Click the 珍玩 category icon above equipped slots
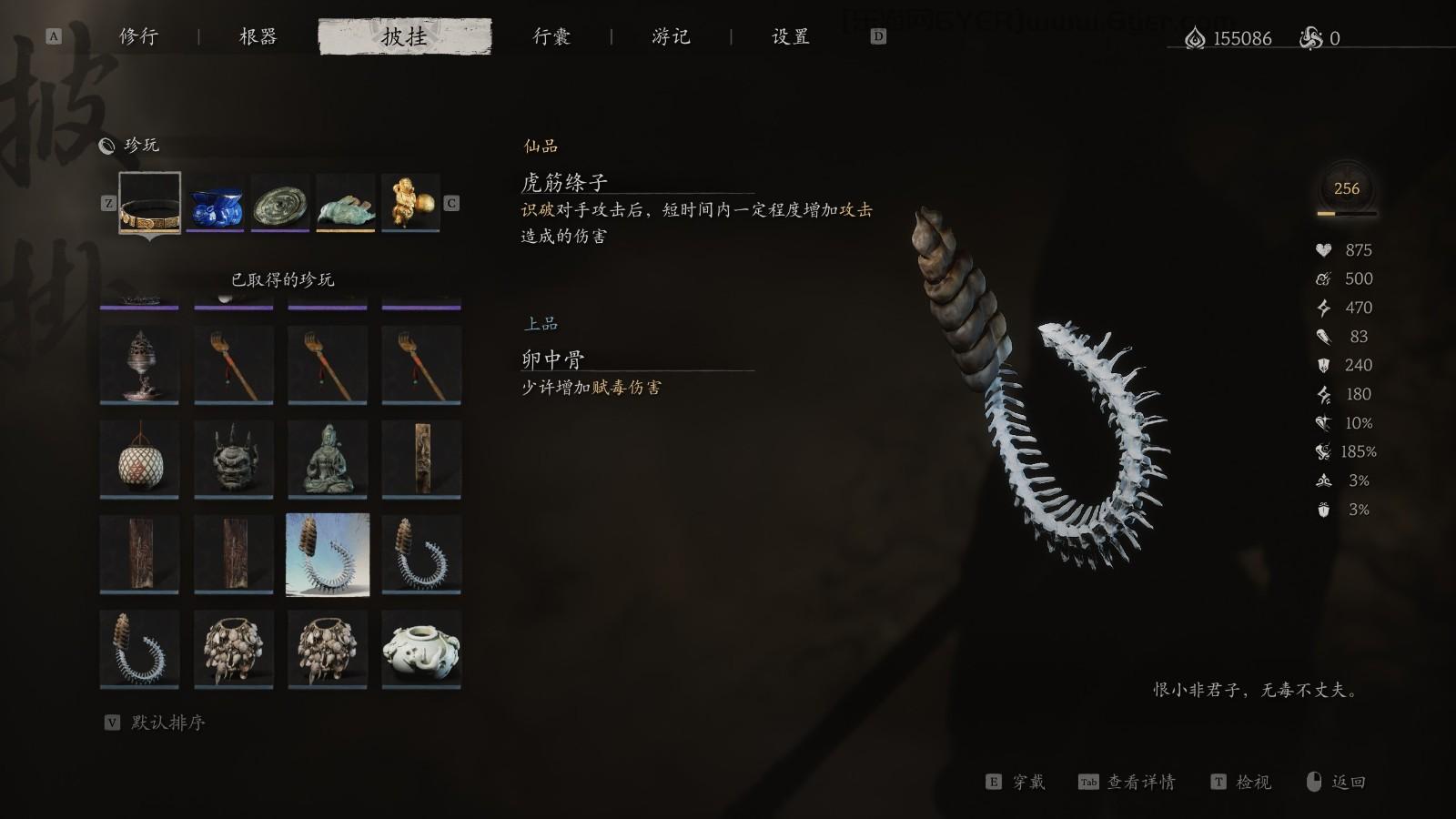The width and height of the screenshot is (1456, 819). pyautogui.click(x=109, y=145)
